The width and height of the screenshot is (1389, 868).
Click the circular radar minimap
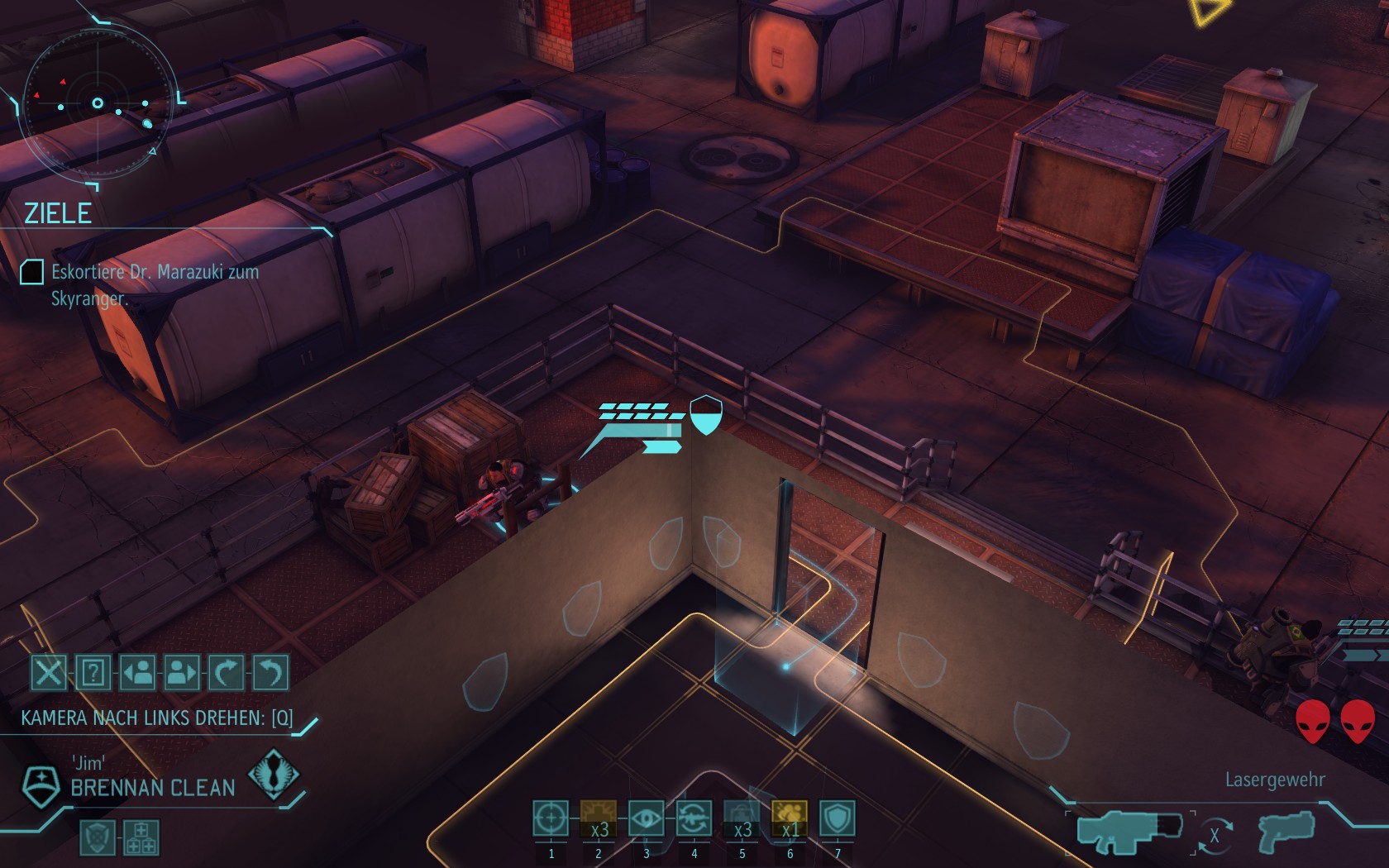98,104
